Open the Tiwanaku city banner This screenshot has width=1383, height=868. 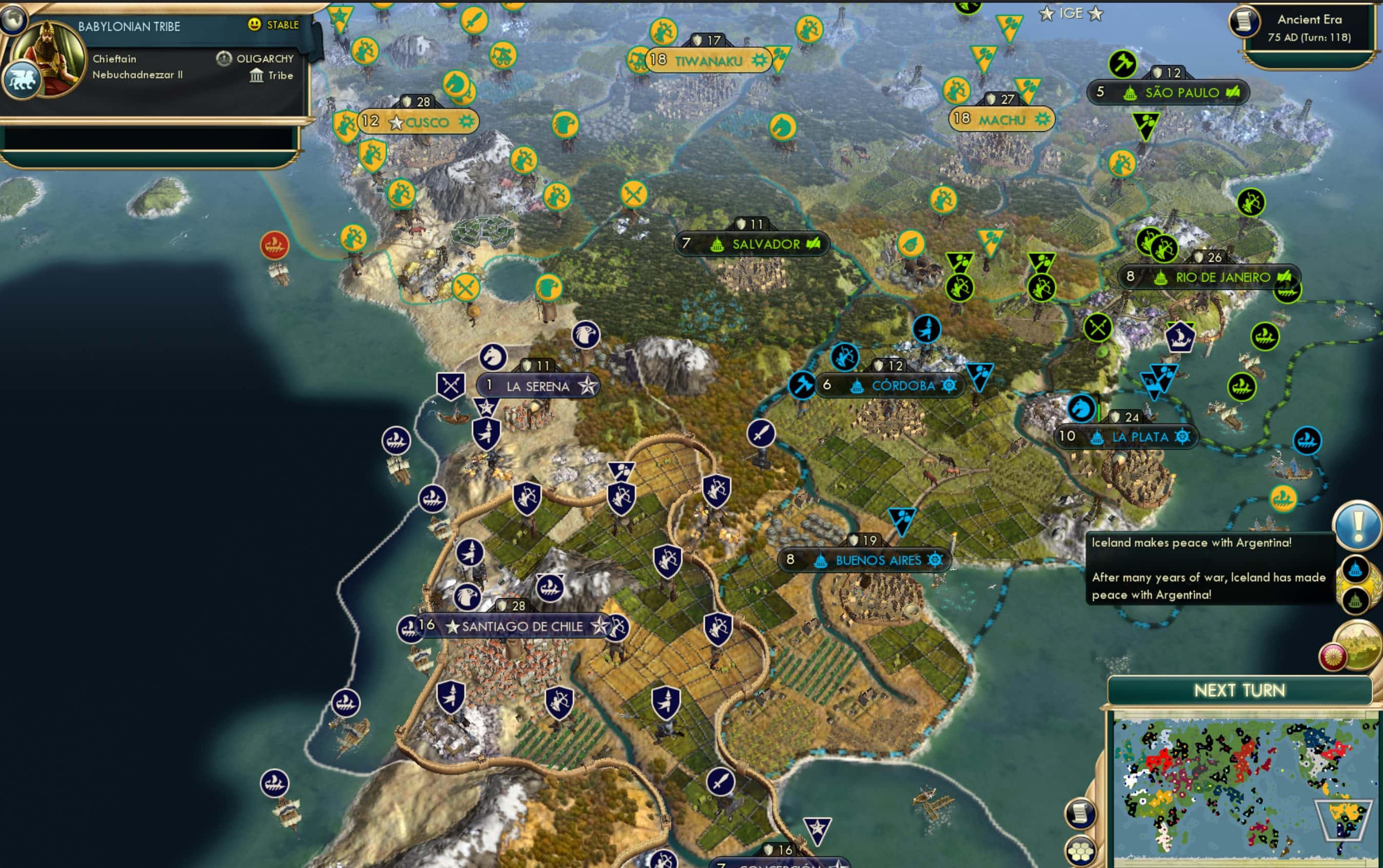(709, 59)
